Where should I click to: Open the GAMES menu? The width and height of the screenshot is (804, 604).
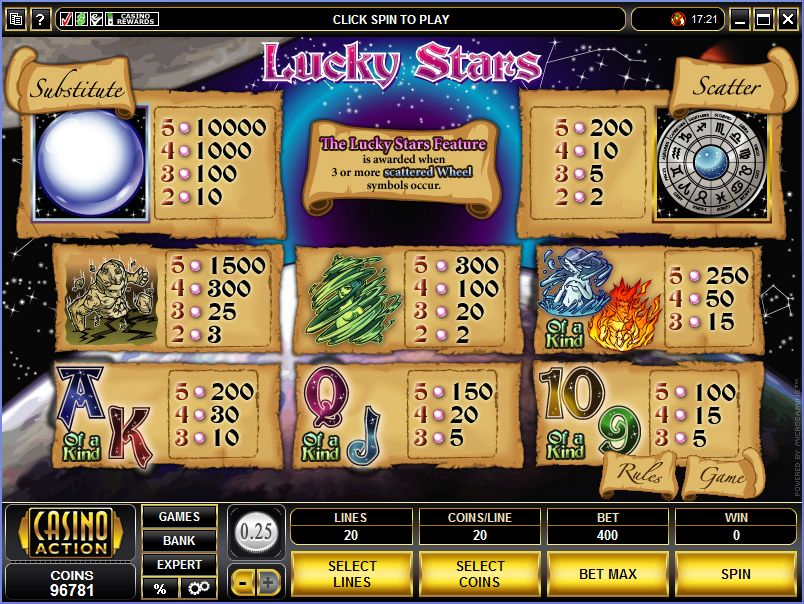pos(179,516)
